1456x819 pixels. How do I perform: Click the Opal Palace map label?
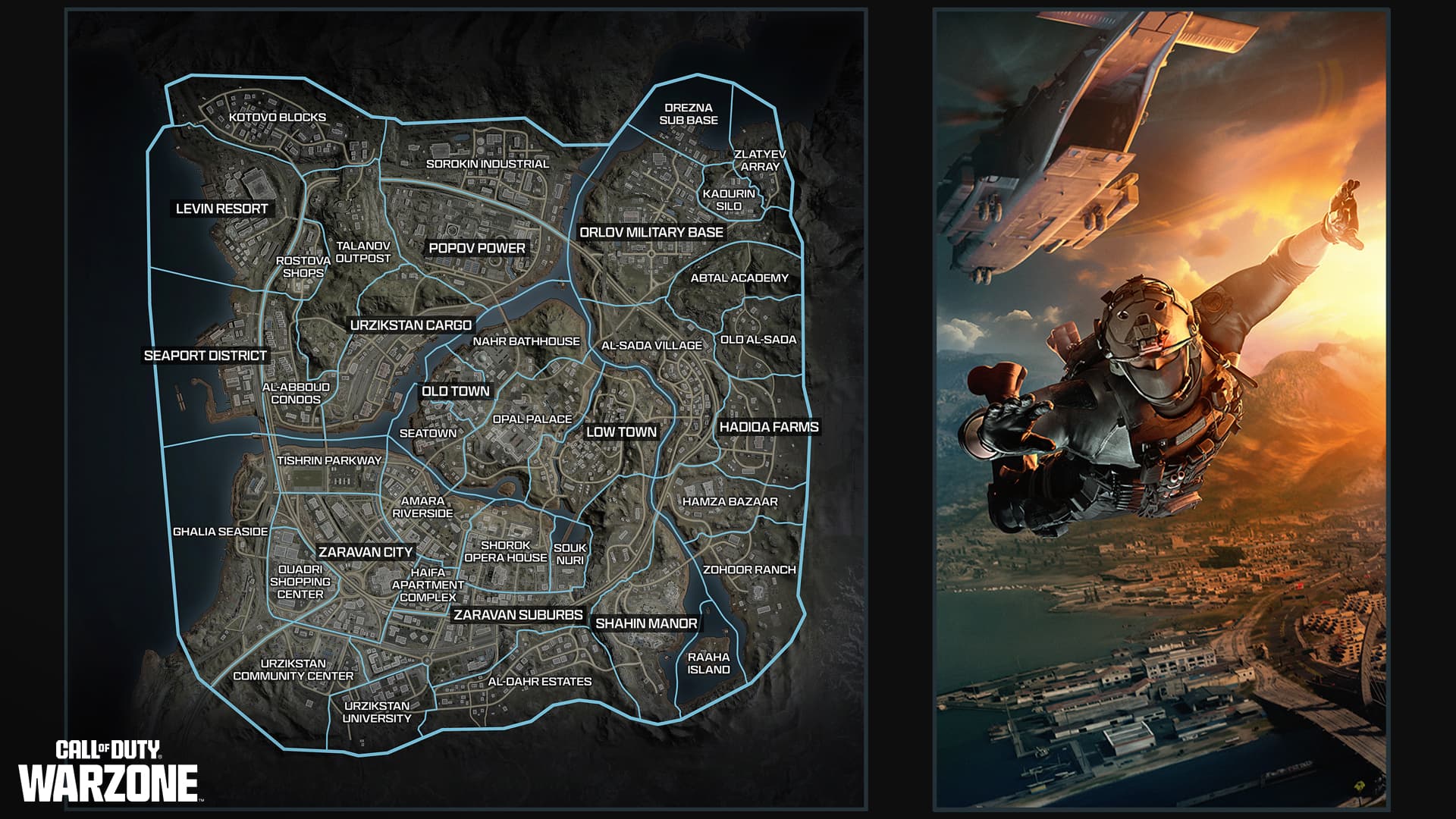click(x=532, y=419)
